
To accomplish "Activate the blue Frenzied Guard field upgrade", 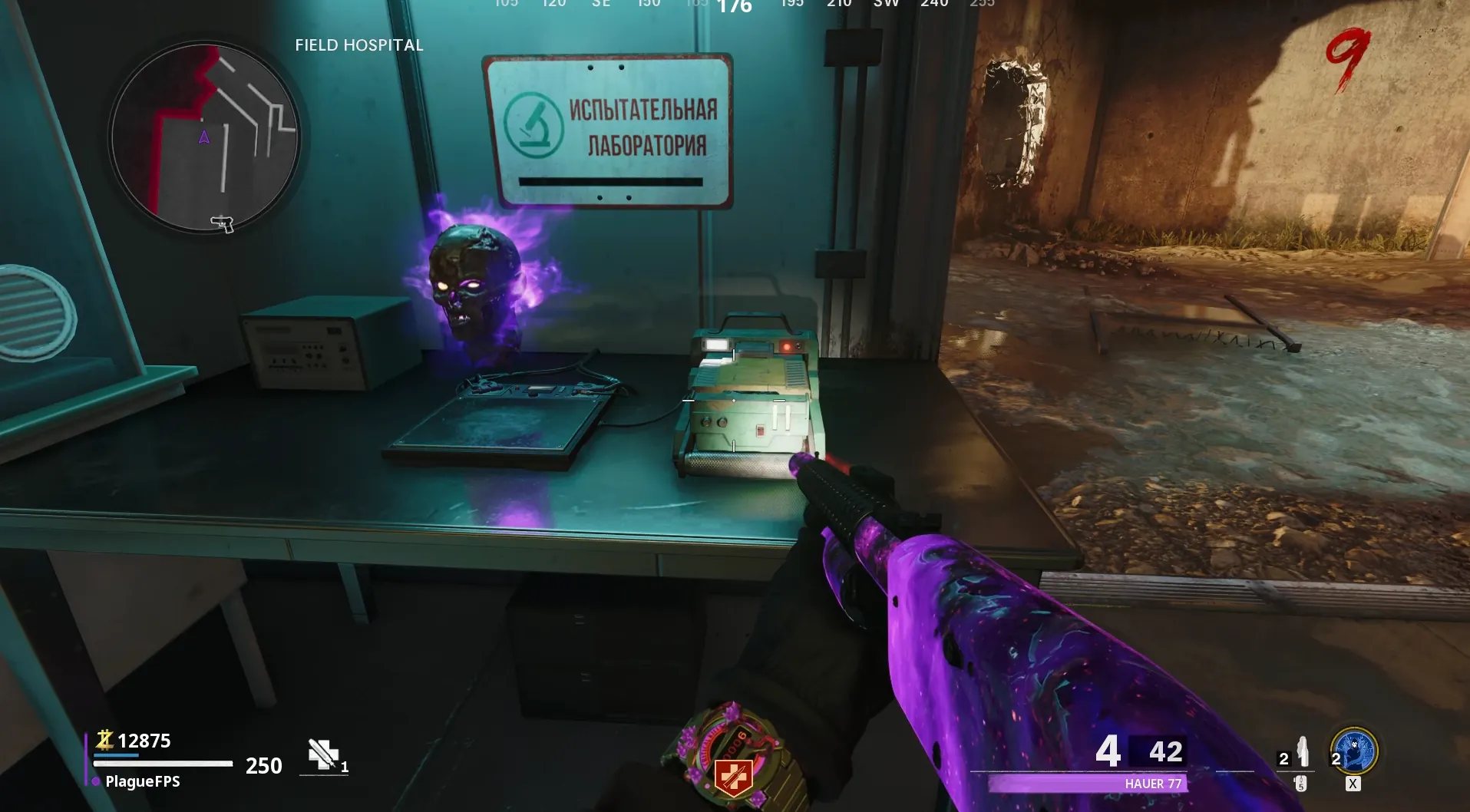I will coord(1356,751).
